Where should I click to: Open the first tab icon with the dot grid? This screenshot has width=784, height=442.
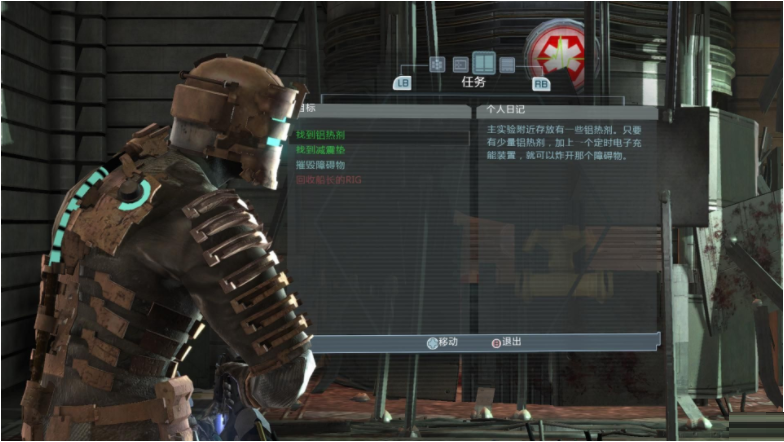click(436, 64)
